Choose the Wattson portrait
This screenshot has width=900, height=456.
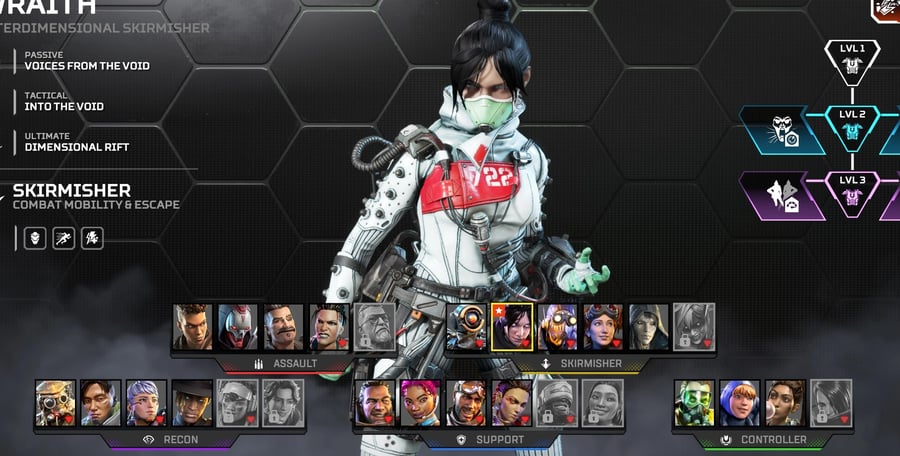(740, 403)
